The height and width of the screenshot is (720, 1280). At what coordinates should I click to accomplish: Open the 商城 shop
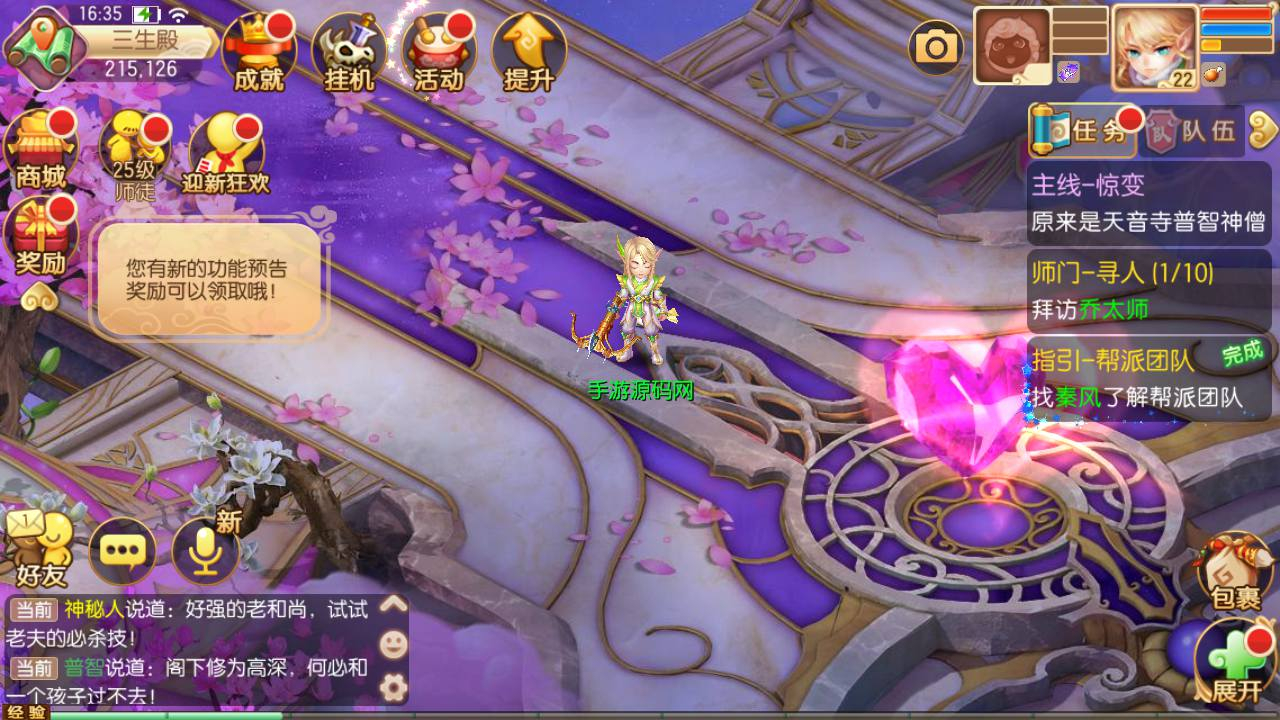(41, 150)
